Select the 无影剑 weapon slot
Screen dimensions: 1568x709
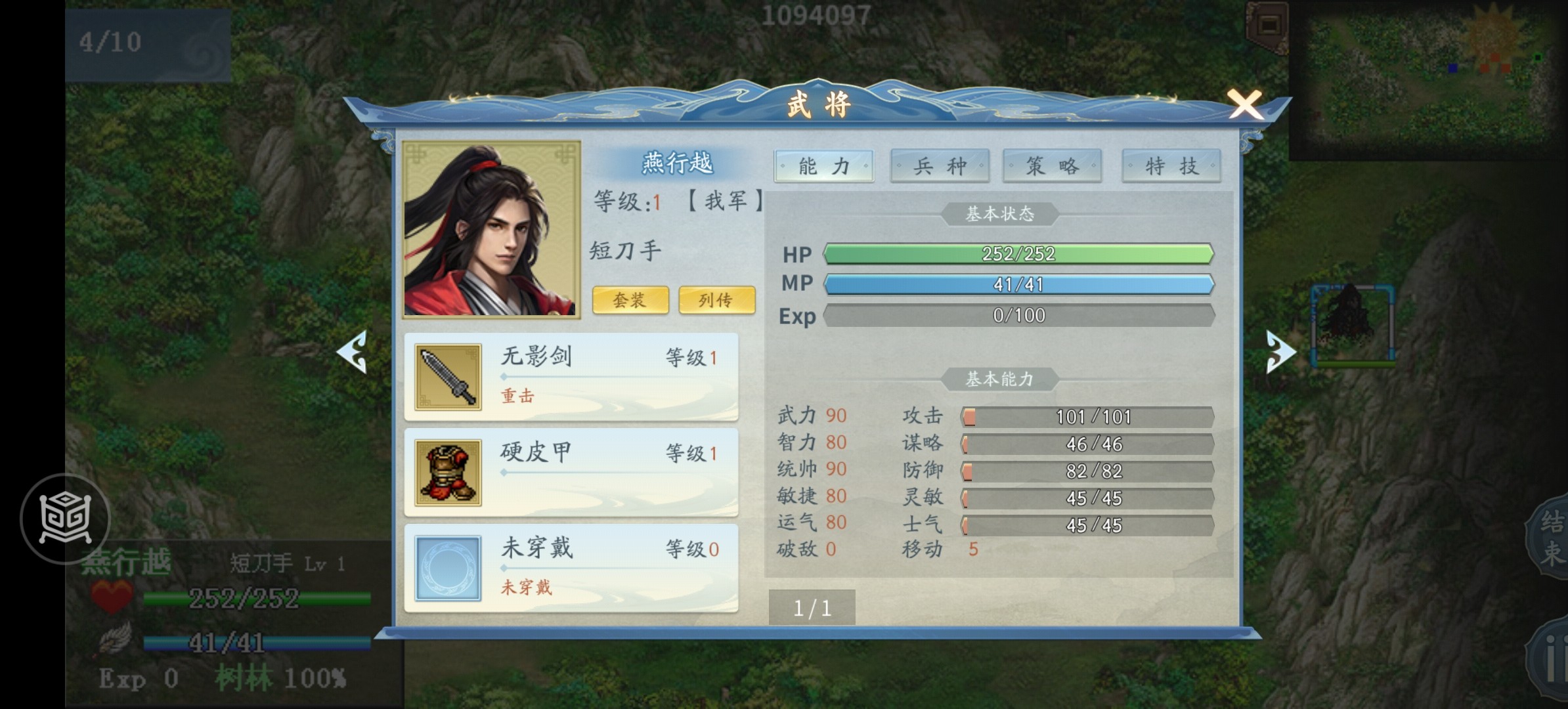571,377
